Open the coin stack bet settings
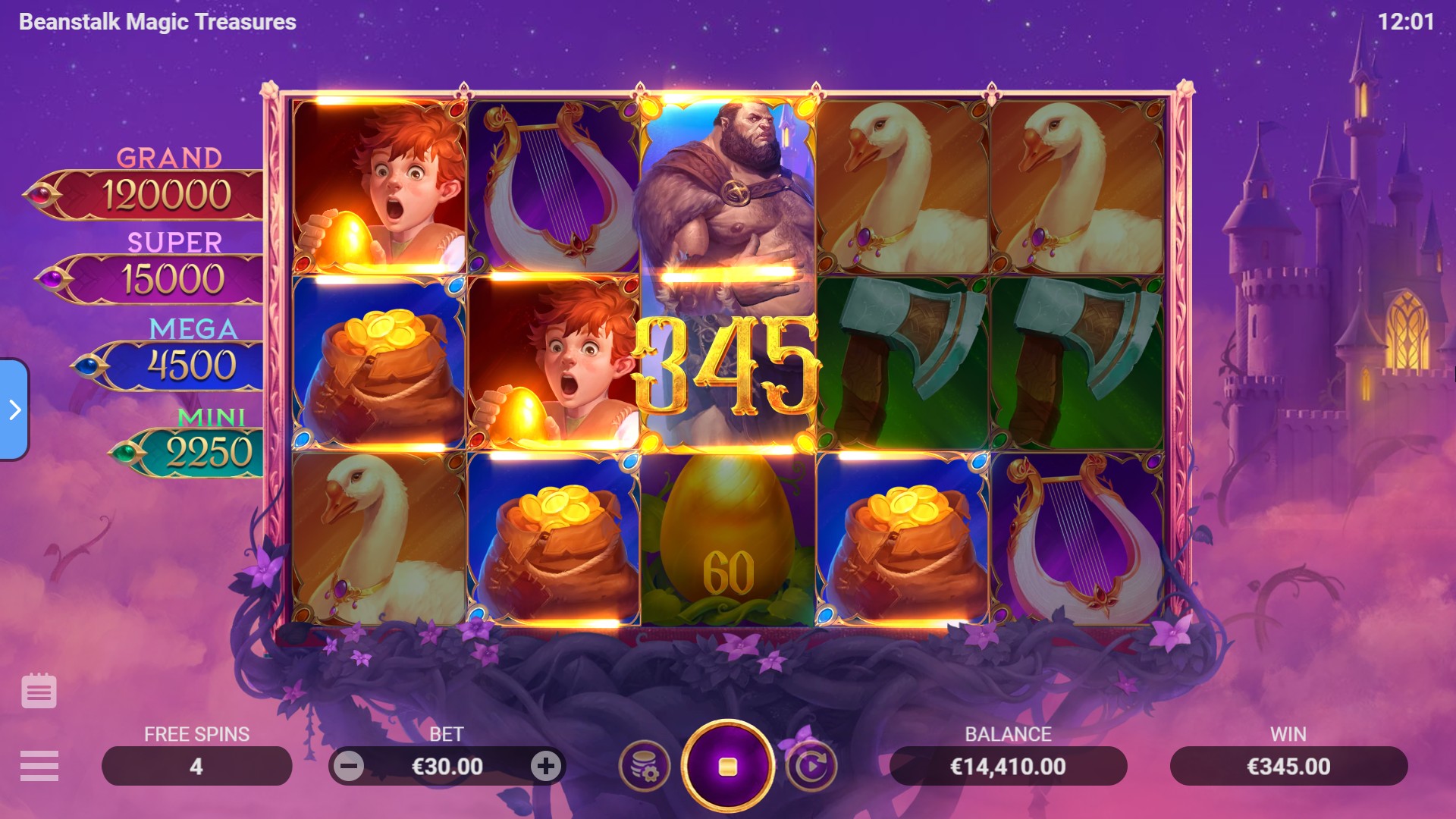1456x819 pixels. [645, 766]
